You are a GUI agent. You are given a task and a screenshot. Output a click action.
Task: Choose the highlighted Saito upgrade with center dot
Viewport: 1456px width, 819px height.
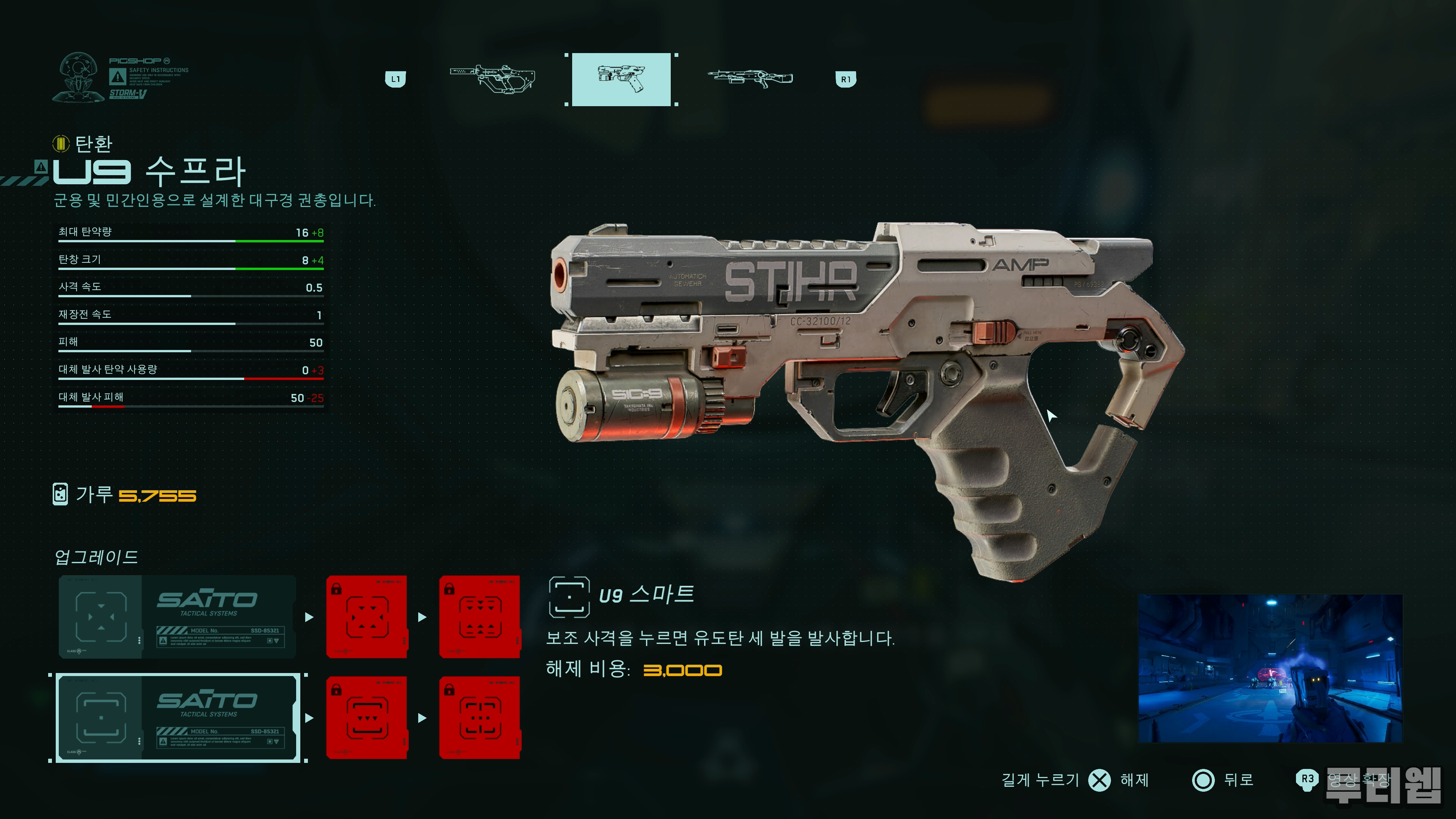pos(177,718)
